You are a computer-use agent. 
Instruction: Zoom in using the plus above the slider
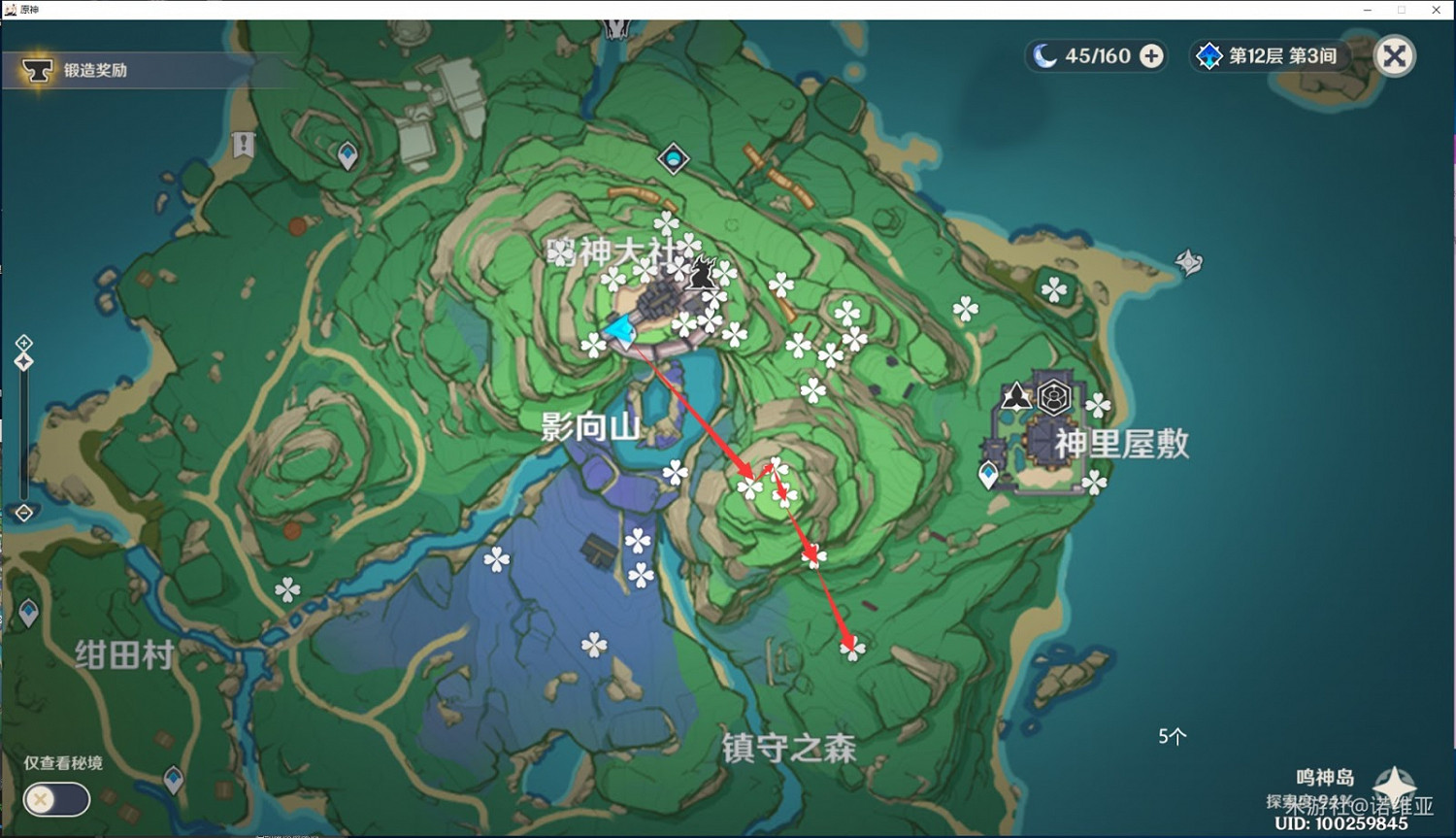(22, 342)
